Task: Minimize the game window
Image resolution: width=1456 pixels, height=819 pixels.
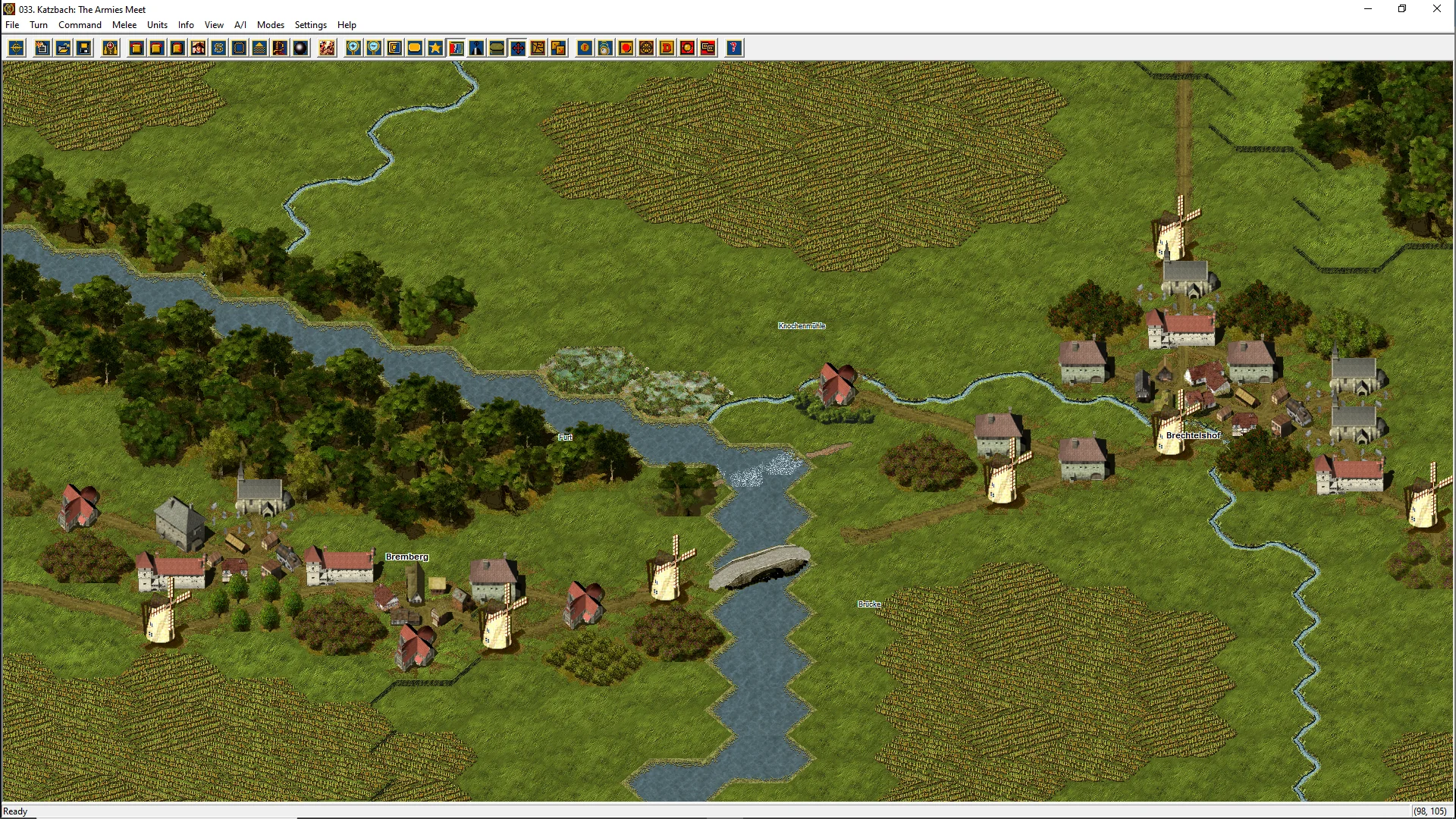Action: pyautogui.click(x=1368, y=9)
